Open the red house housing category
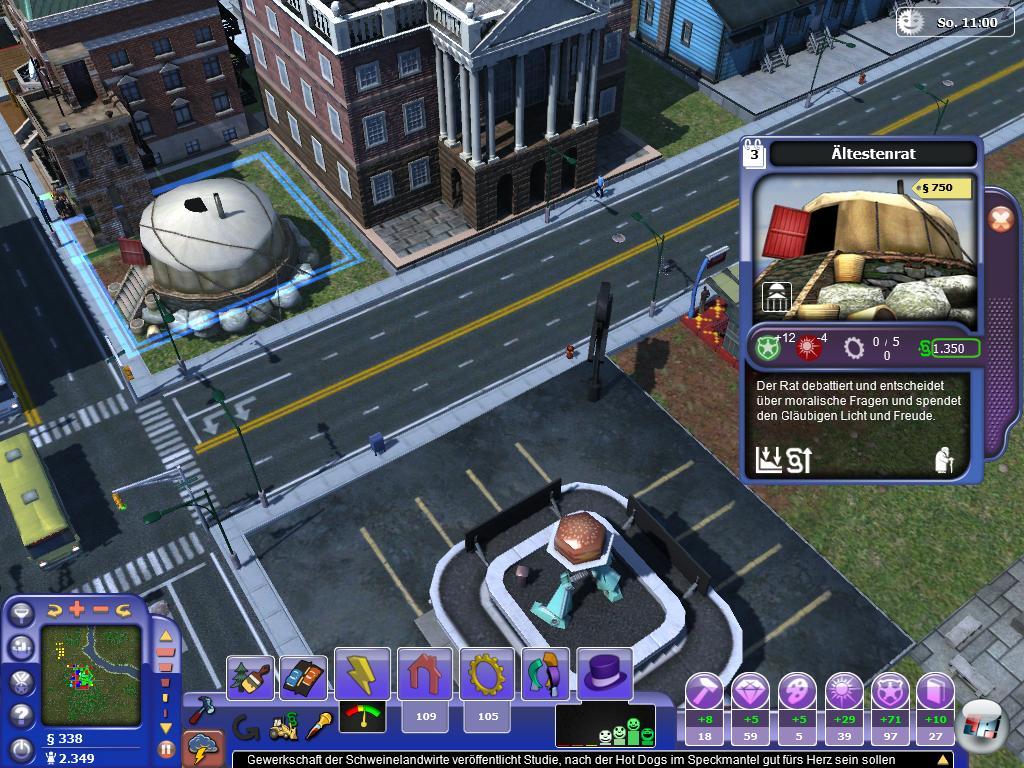 point(425,674)
